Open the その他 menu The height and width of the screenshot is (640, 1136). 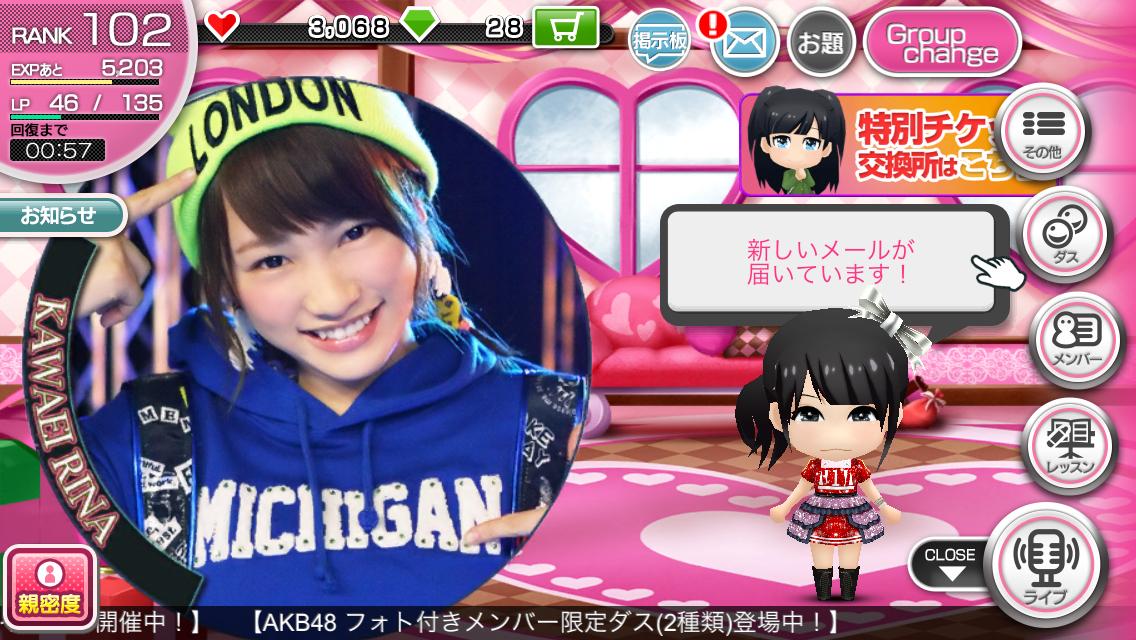1046,131
